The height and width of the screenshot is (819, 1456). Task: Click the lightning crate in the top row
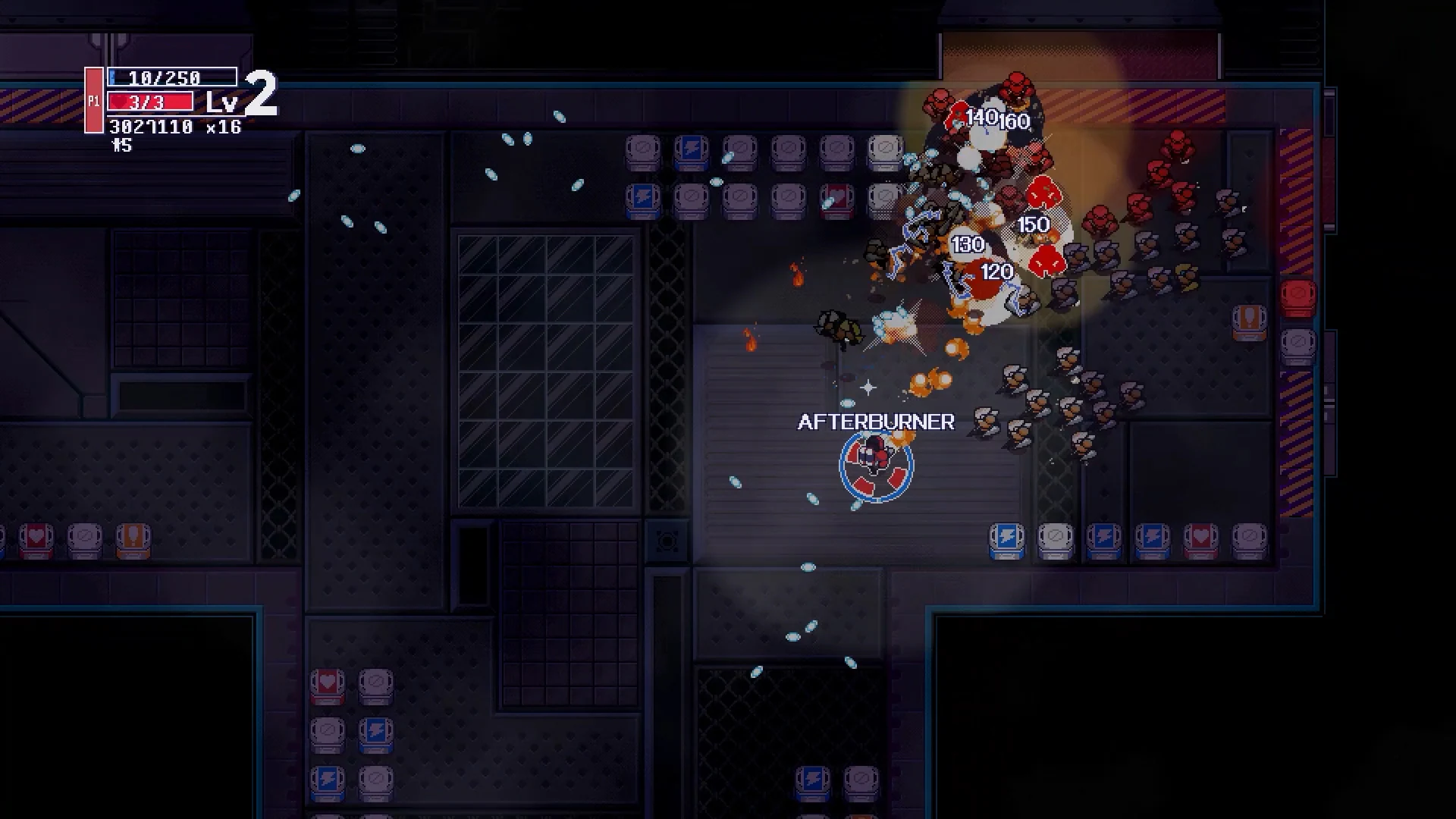691,149
